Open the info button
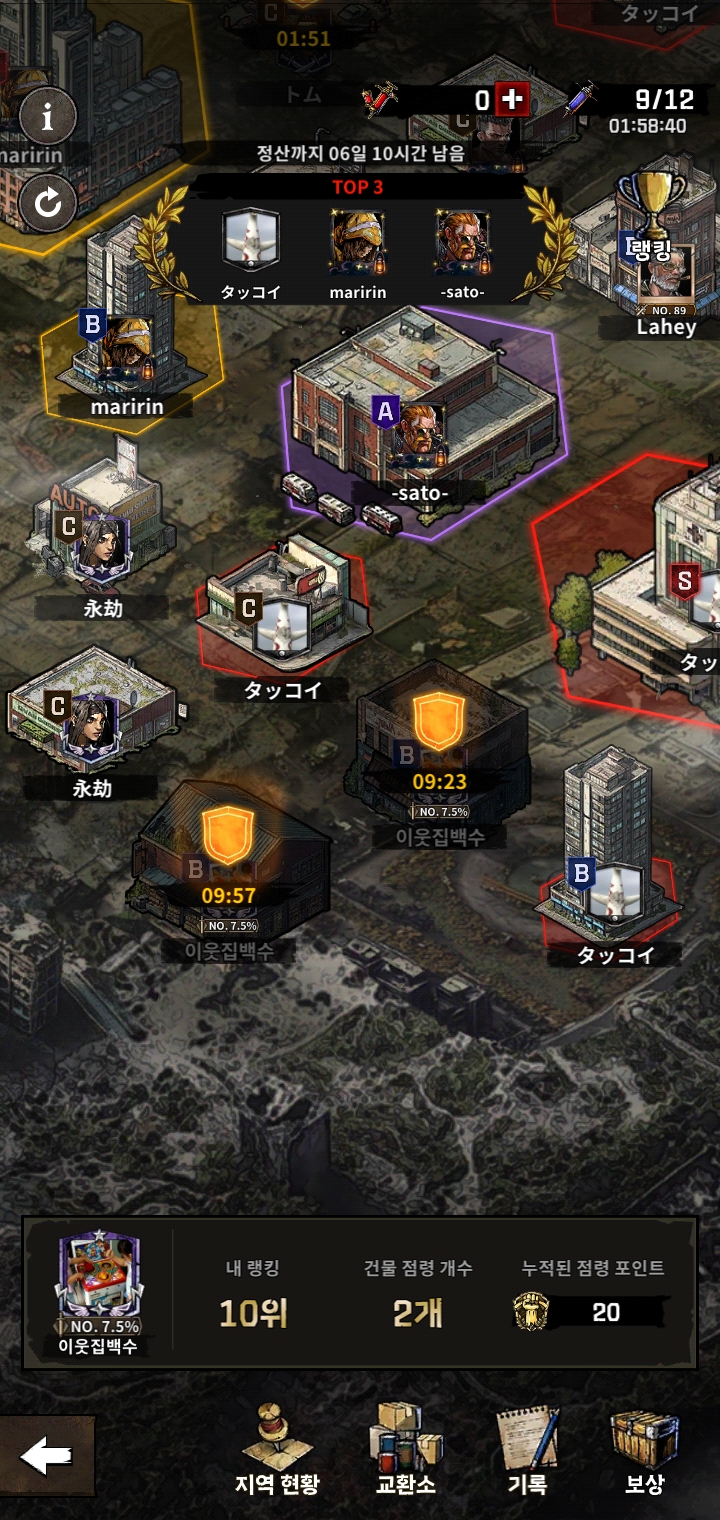The width and height of the screenshot is (720, 1520). coord(47,118)
